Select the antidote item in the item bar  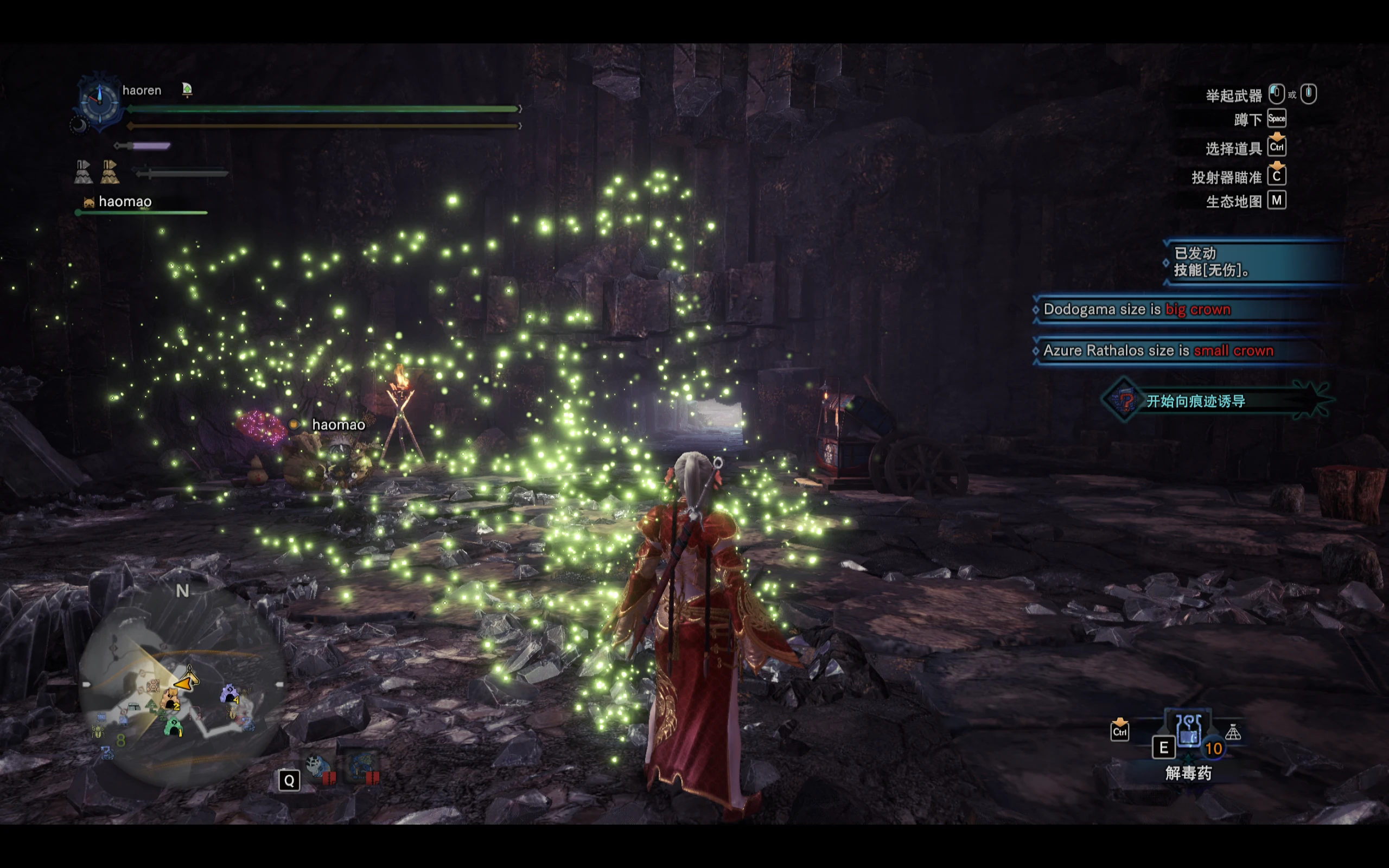[1188, 732]
